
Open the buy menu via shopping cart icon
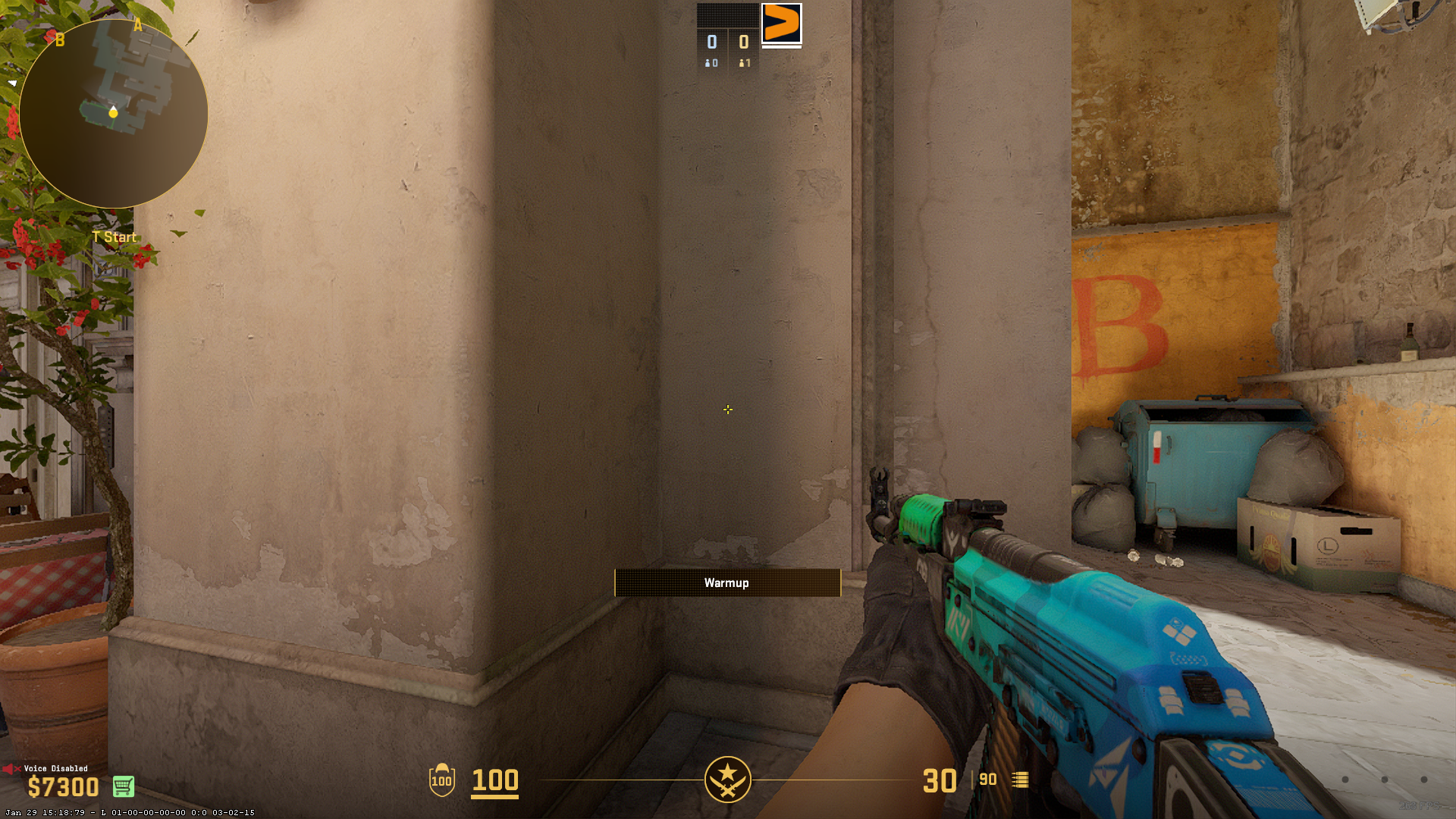coord(124,787)
